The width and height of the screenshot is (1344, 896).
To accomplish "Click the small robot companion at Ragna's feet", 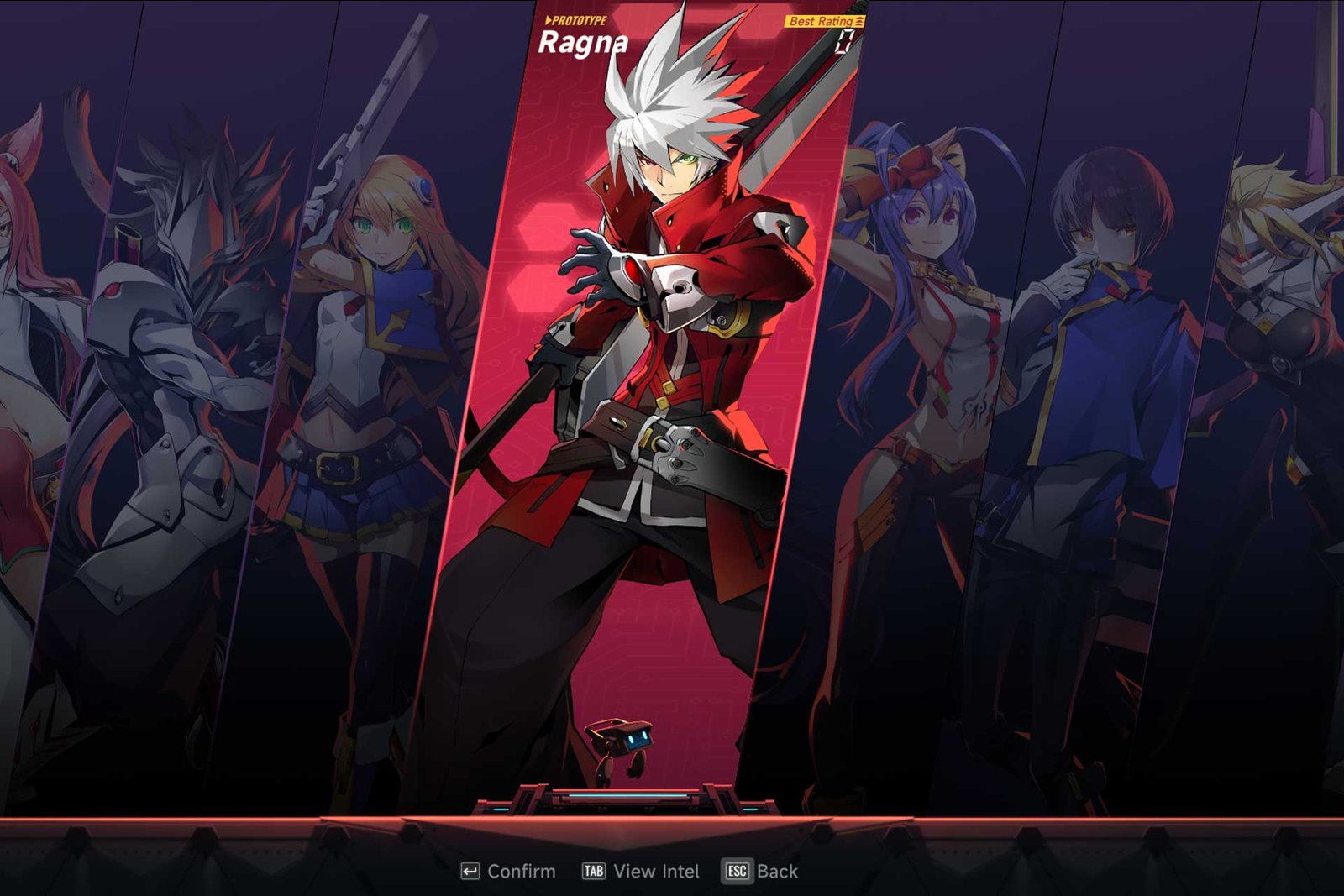I will coord(623,737).
